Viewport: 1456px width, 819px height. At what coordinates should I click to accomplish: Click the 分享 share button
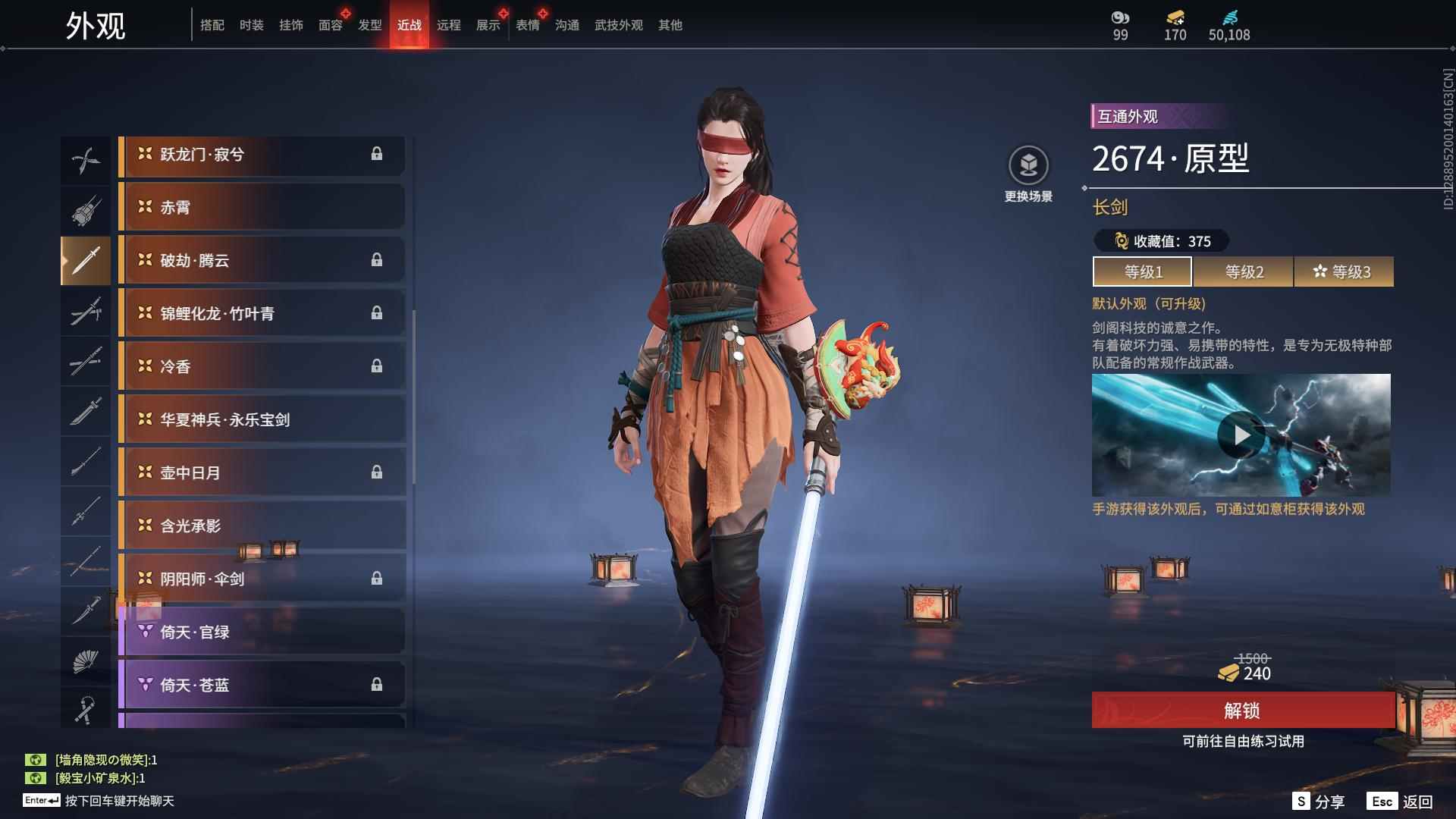(x=1319, y=802)
